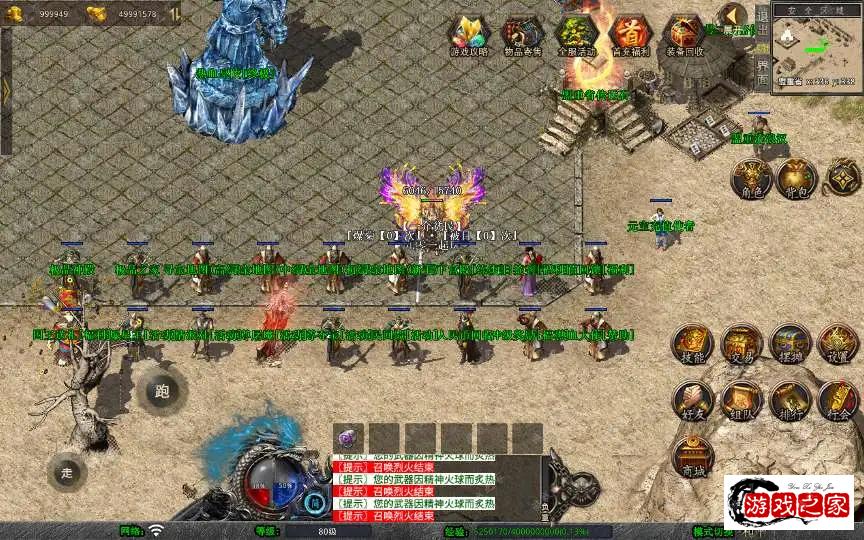864x540 pixels.
Task: Open the 行会 guild menu
Action: [838, 400]
